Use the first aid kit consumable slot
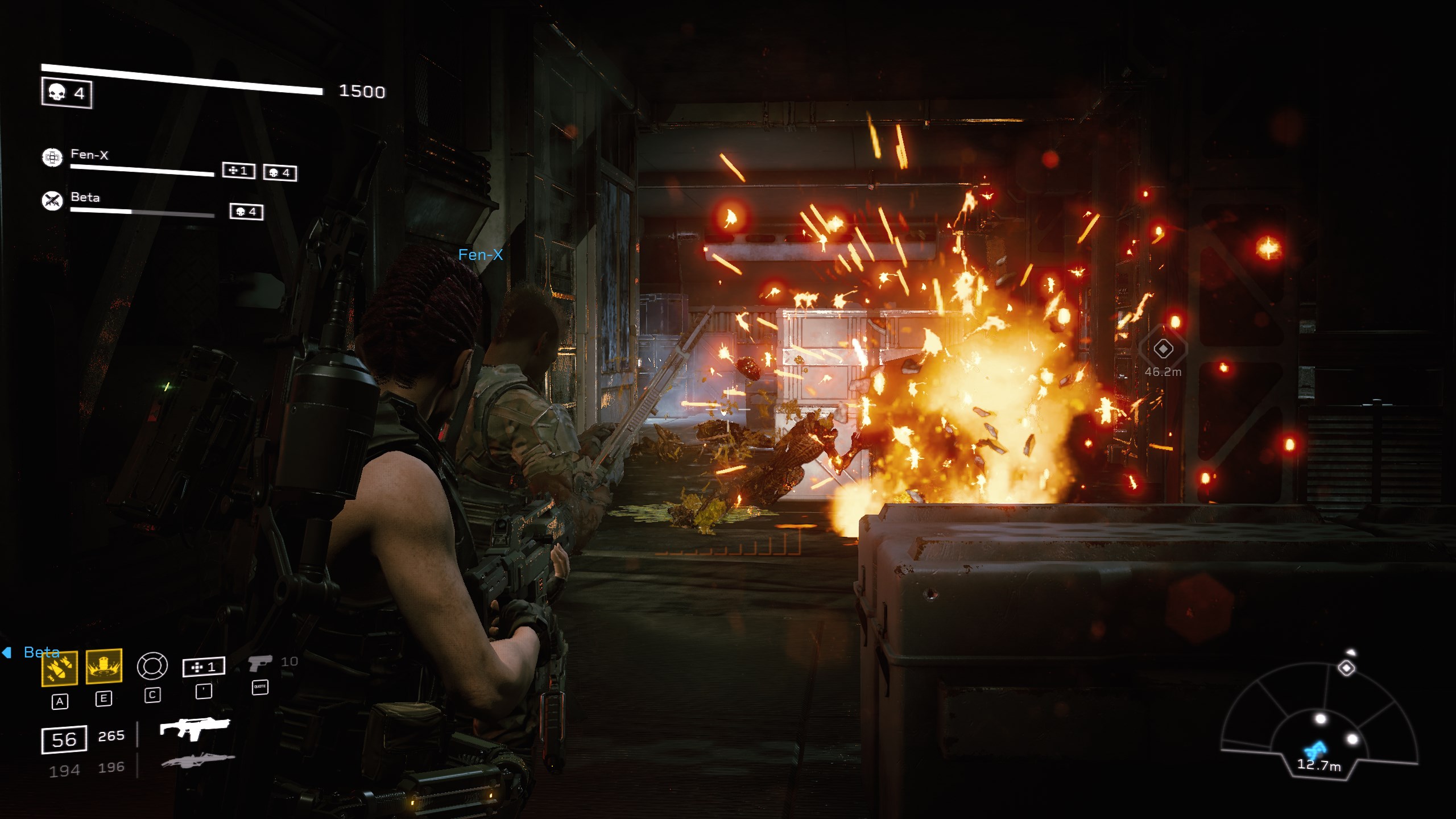Screen dimensions: 1456x819 204,667
